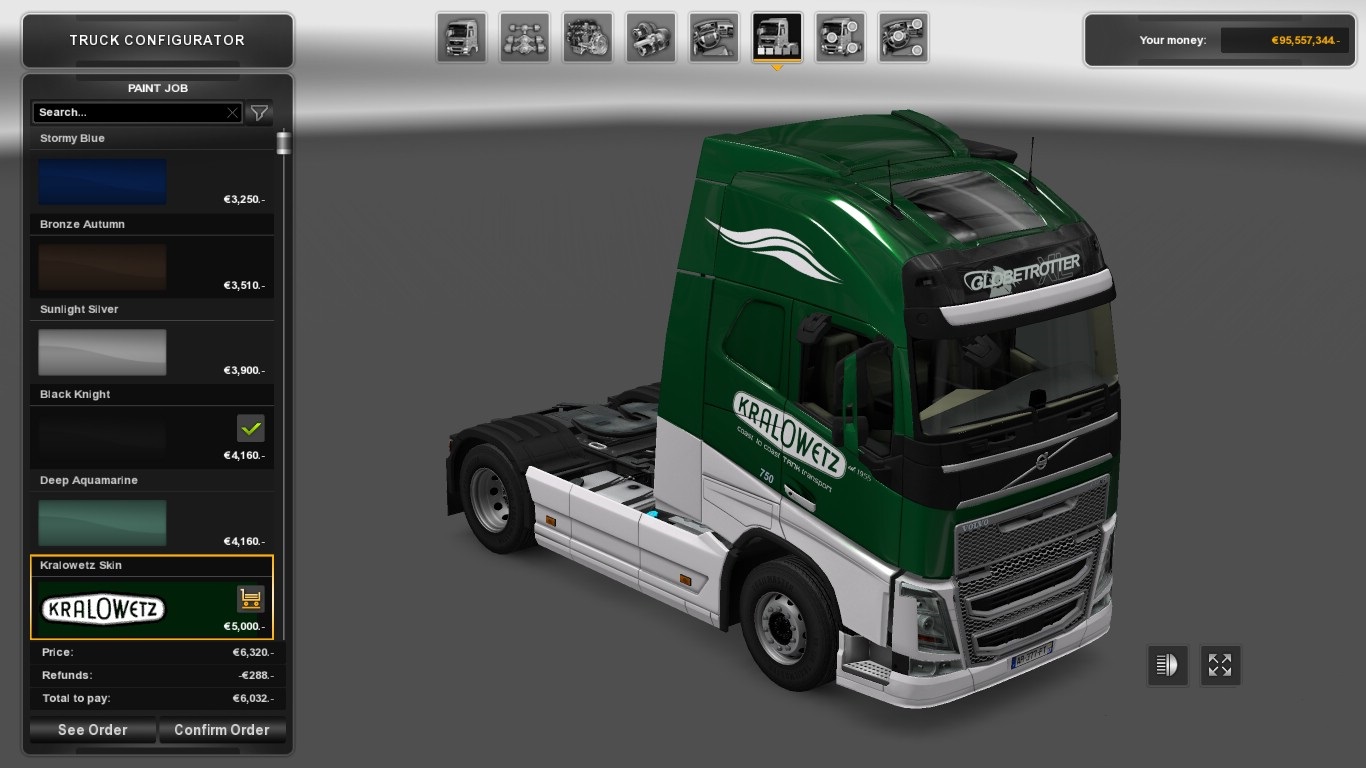Open the chassis category
1366x768 pixels.
pos(525,38)
